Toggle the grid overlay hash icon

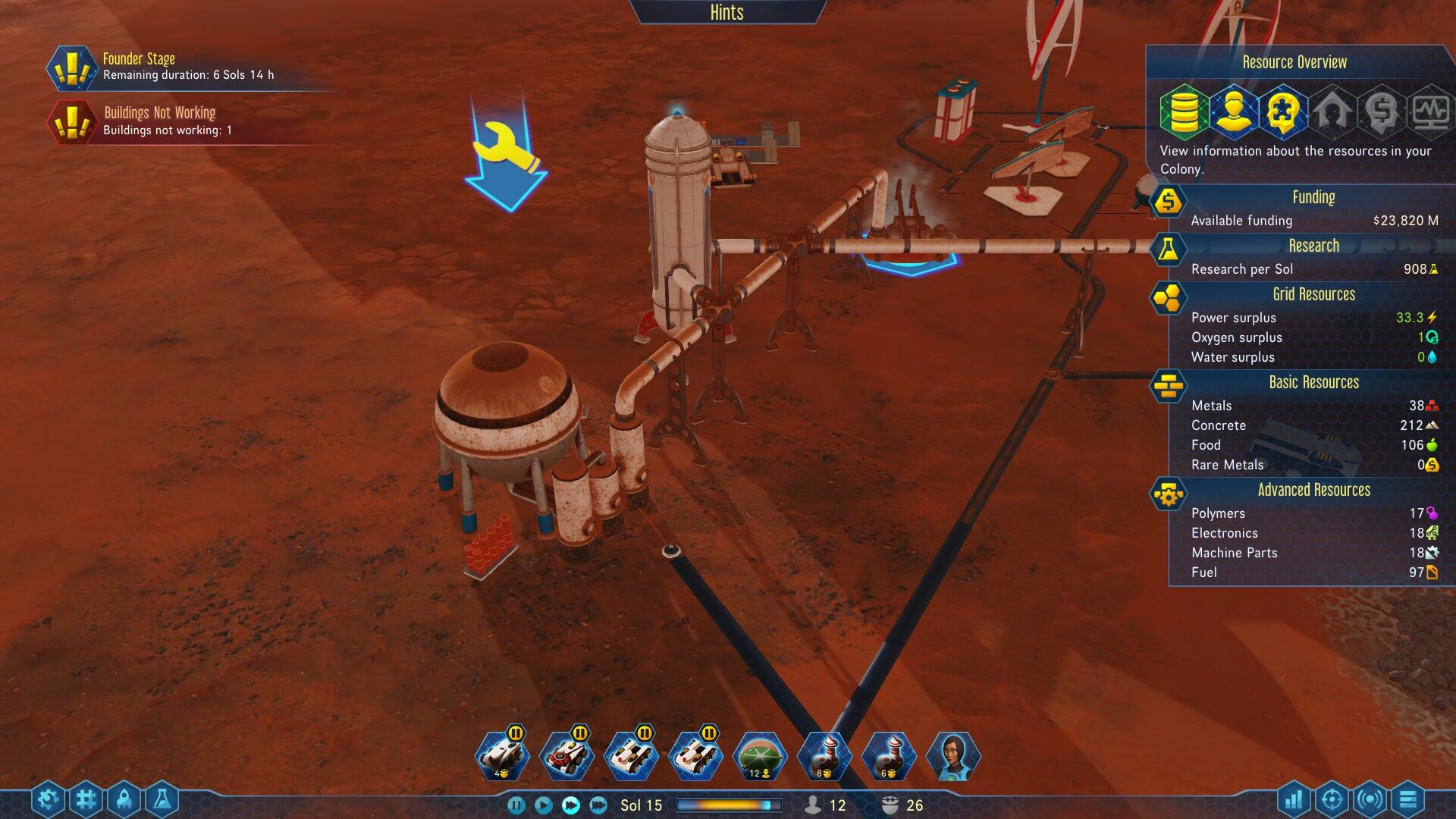pyautogui.click(x=86, y=799)
